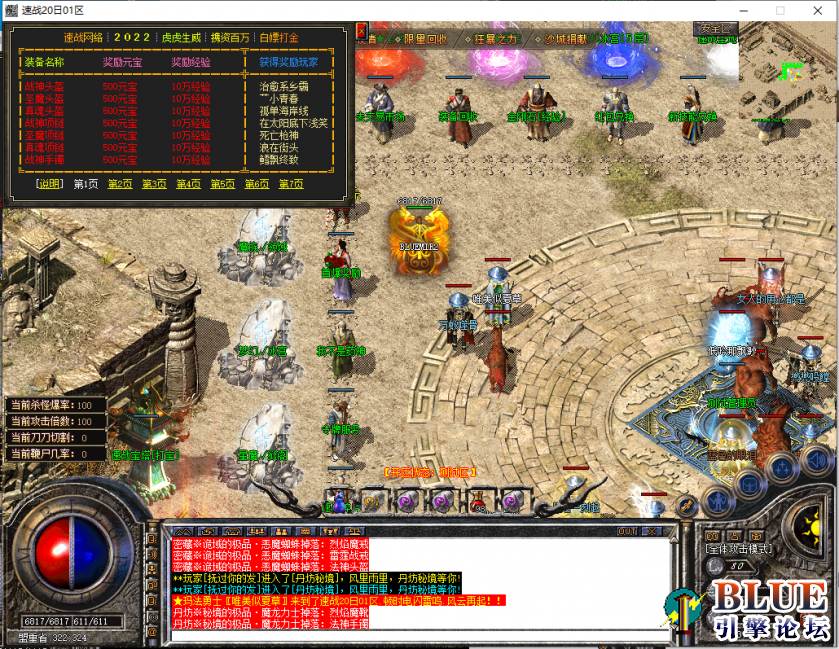The image size is (839, 649).
Task: Open the 说明 explanation link
Action: 49,184
